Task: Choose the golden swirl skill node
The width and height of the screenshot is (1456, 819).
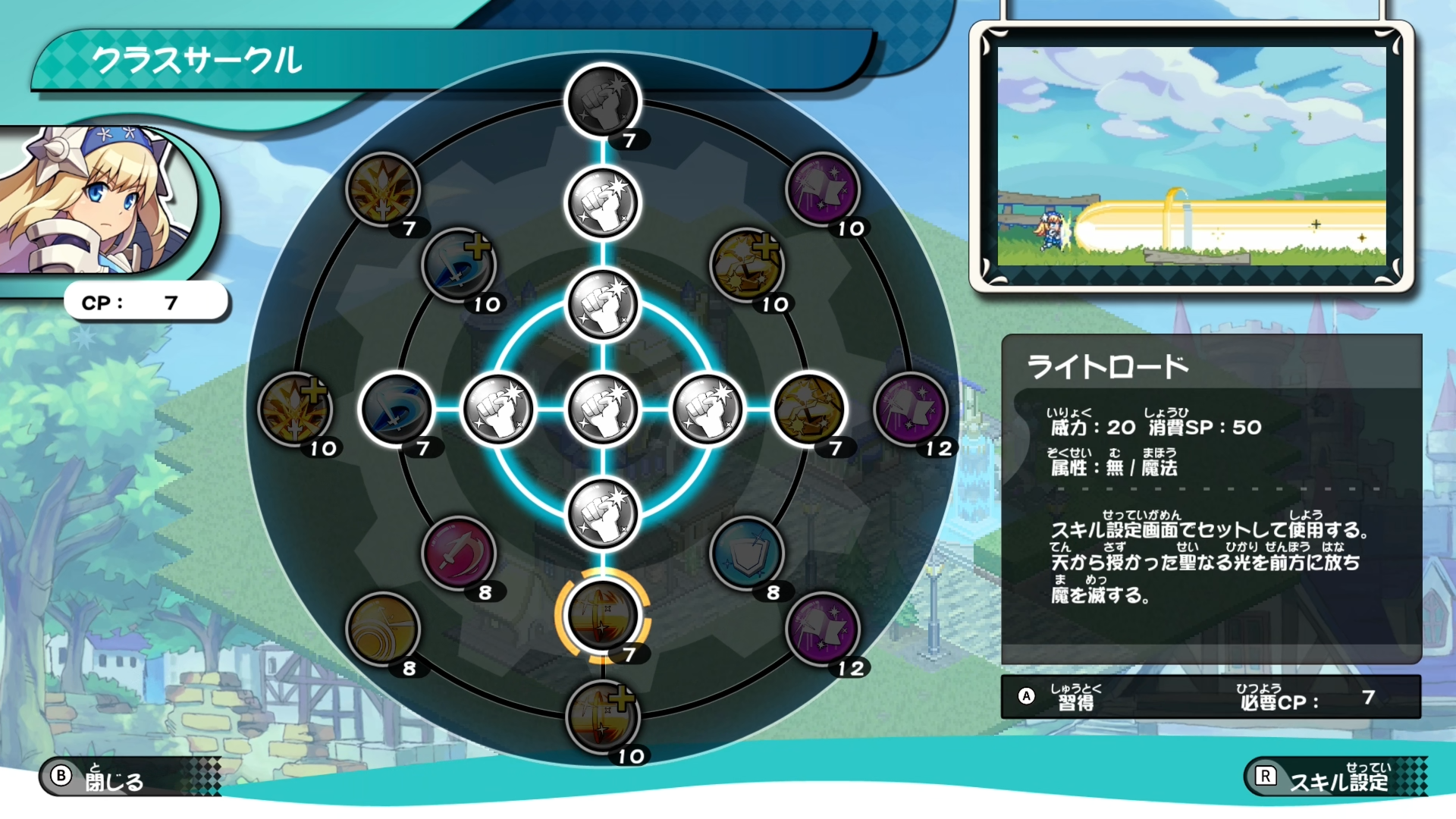Action: click(382, 629)
